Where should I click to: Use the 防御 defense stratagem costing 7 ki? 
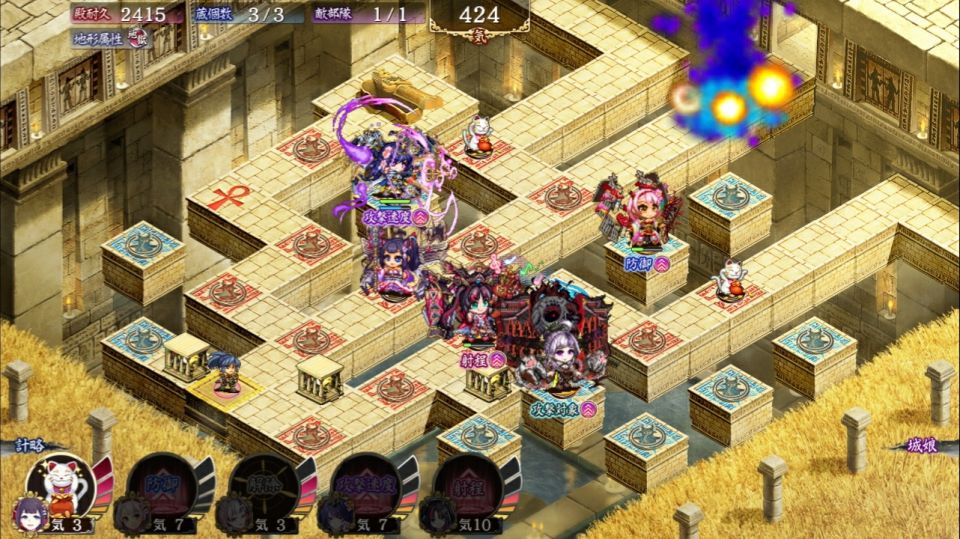pos(162,488)
